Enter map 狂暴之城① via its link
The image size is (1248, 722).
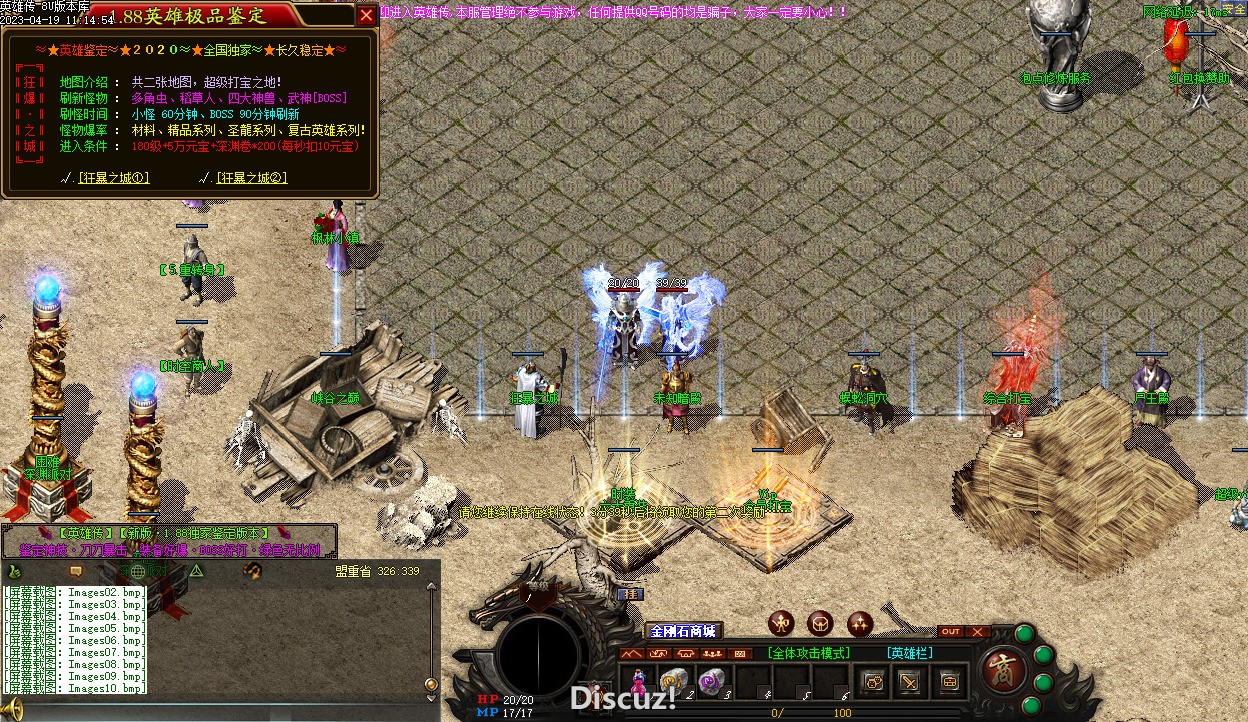(113, 178)
